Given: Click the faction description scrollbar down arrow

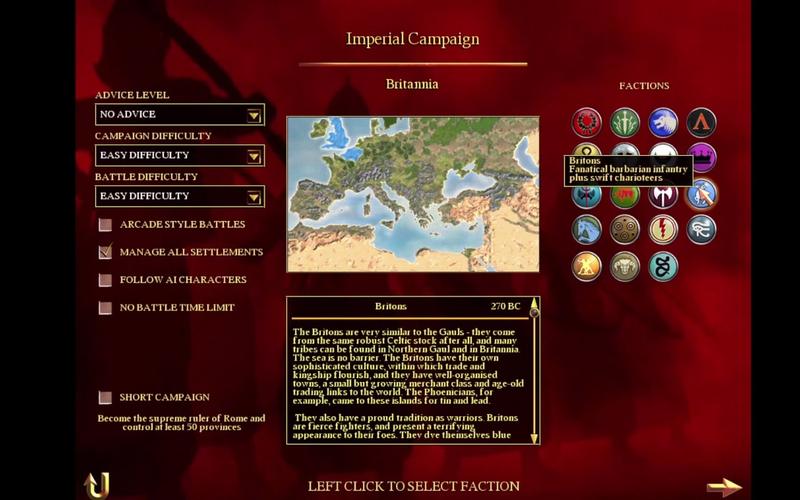Looking at the screenshot, I should 534,438.
